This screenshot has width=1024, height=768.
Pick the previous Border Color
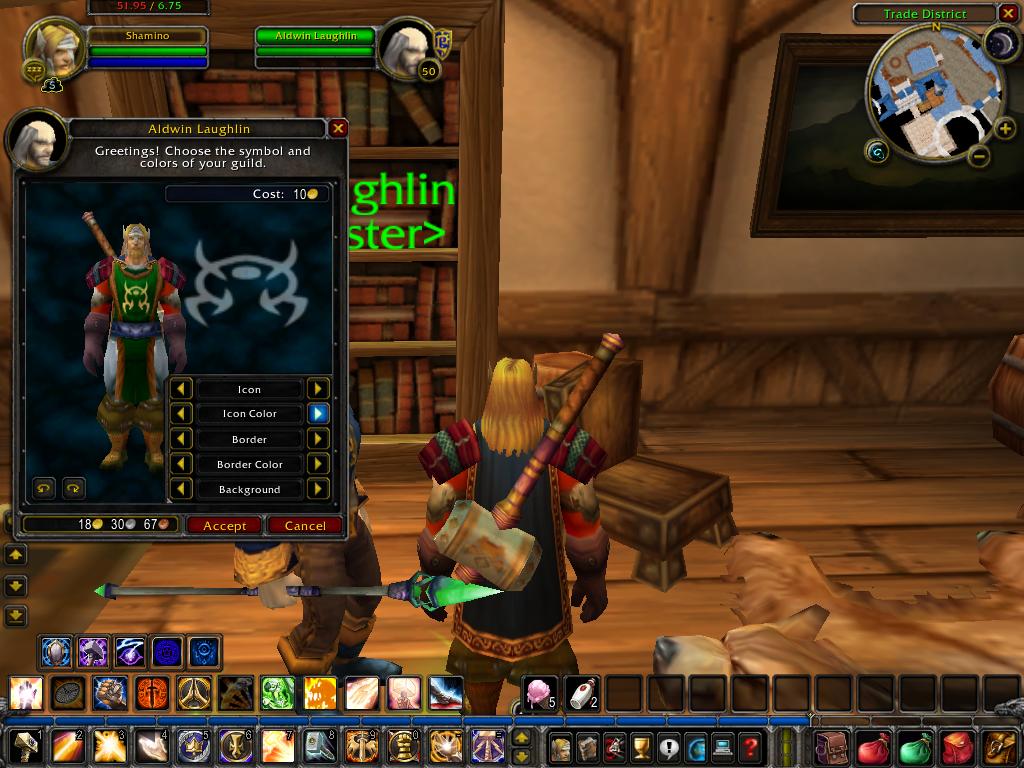tap(181, 464)
